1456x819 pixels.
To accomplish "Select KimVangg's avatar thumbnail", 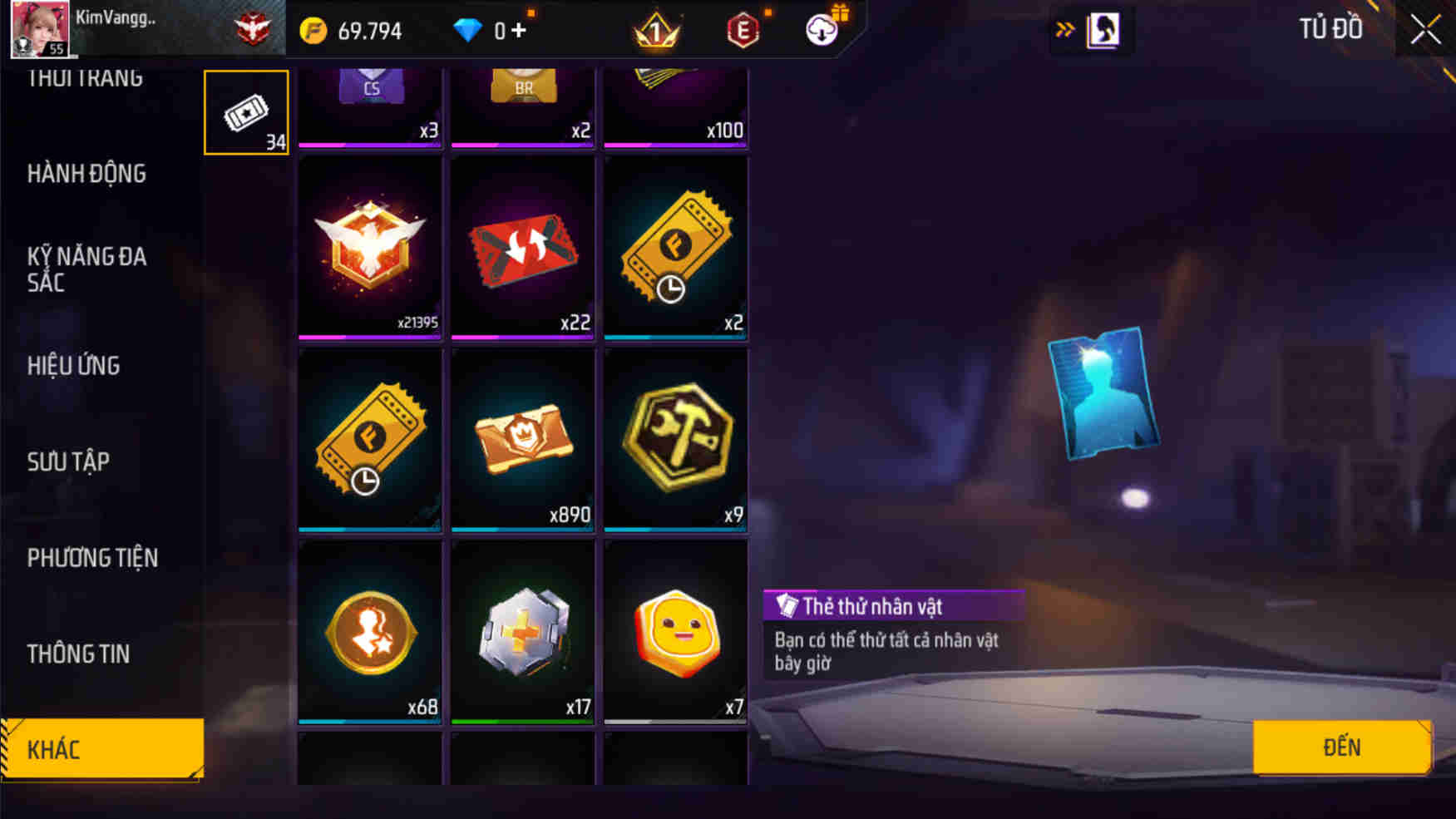I will [x=39, y=31].
